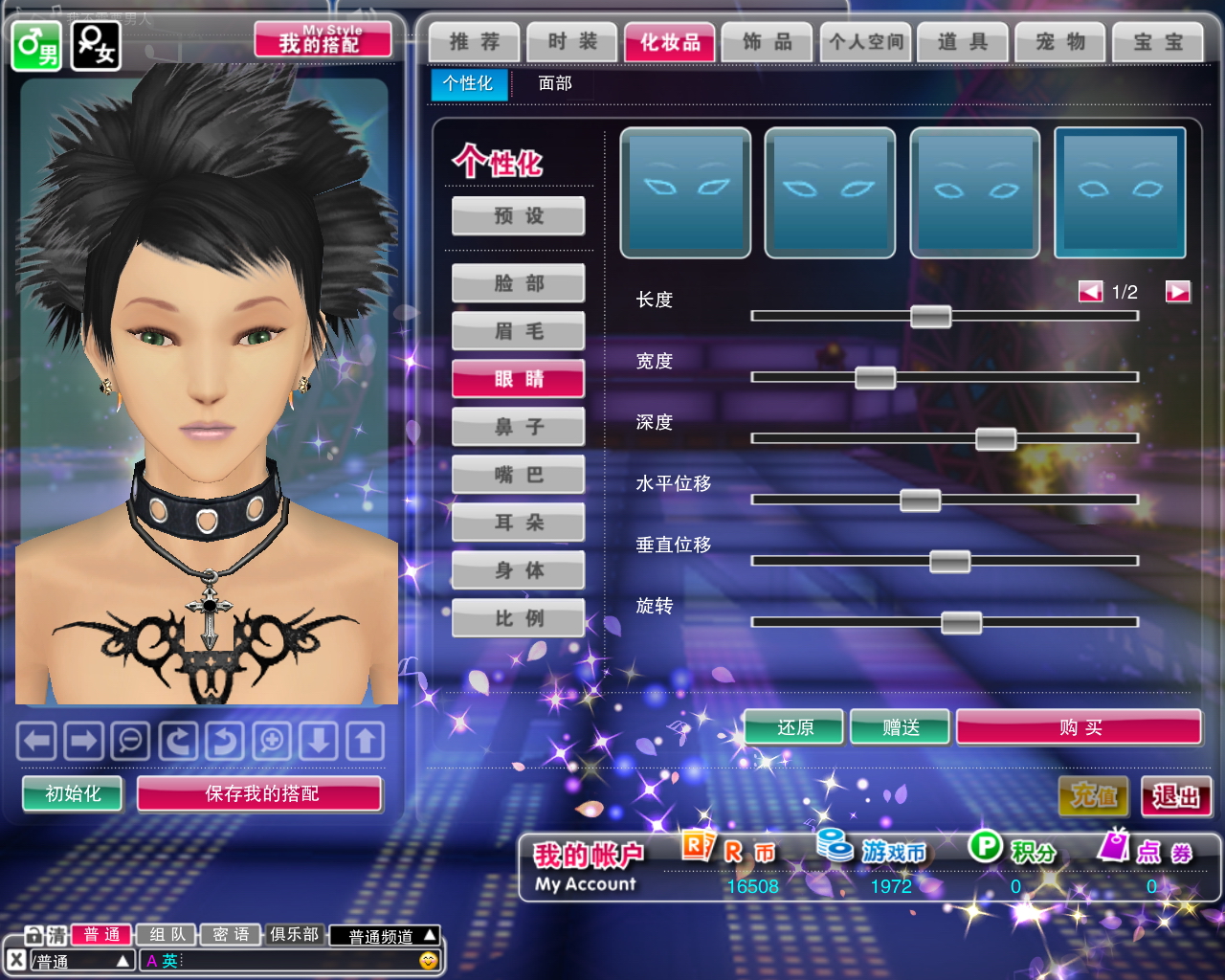Click the 长度 length slider handle

[x=930, y=316]
